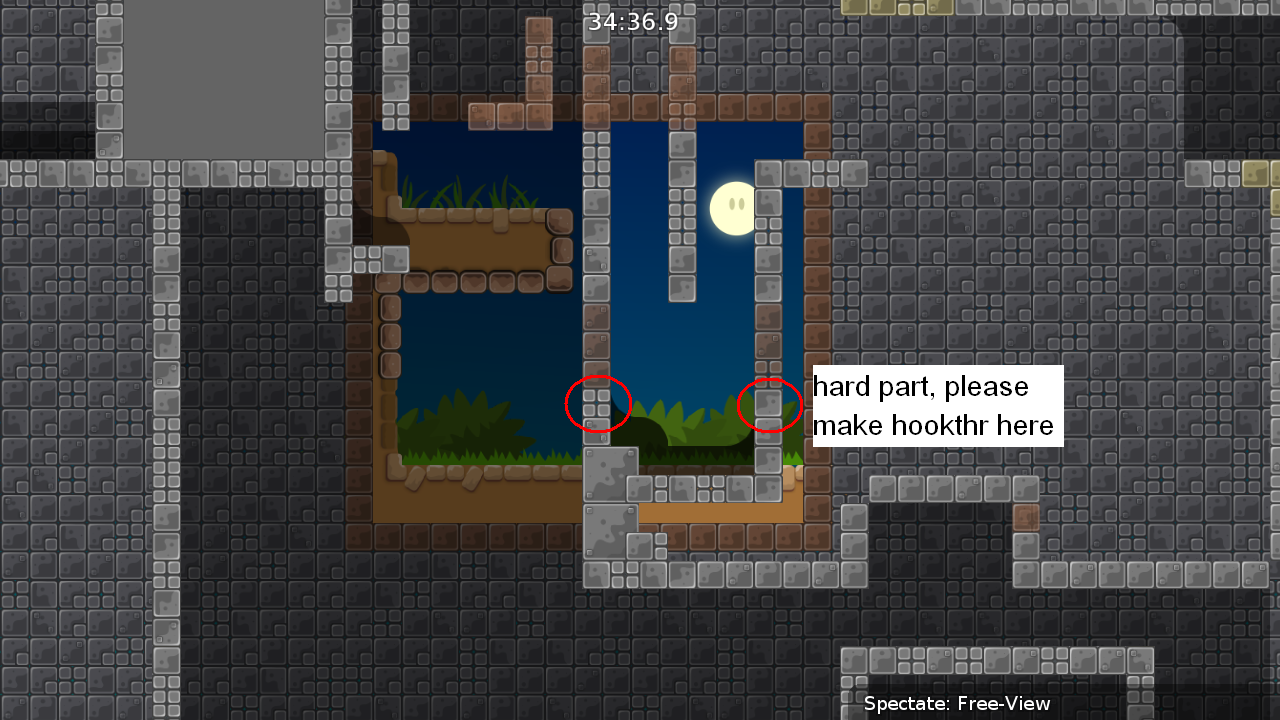
Task: Click the glowing moon in the night sky
Action: 731,207
